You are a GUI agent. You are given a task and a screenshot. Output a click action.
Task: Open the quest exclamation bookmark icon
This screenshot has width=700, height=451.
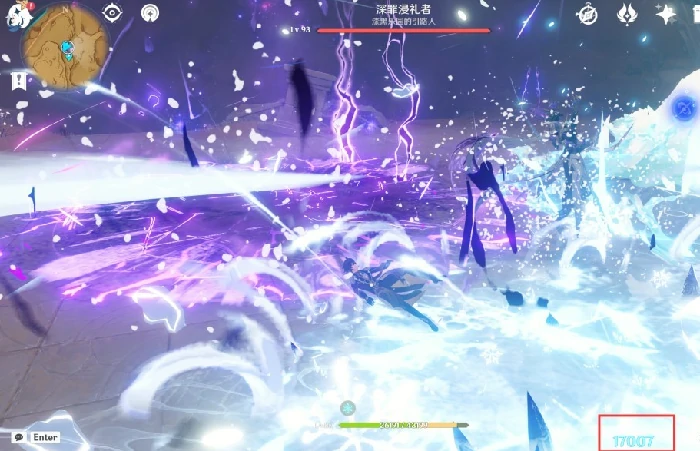click(18, 82)
